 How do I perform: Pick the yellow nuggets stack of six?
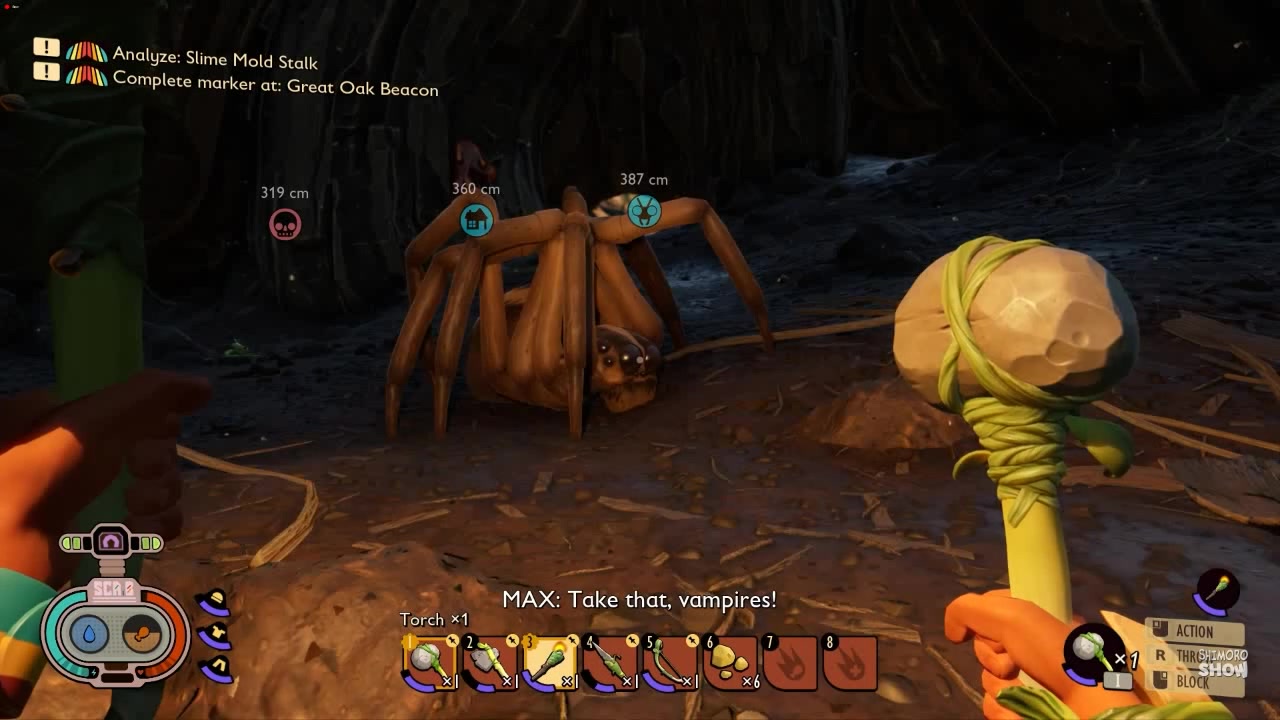tap(731, 663)
